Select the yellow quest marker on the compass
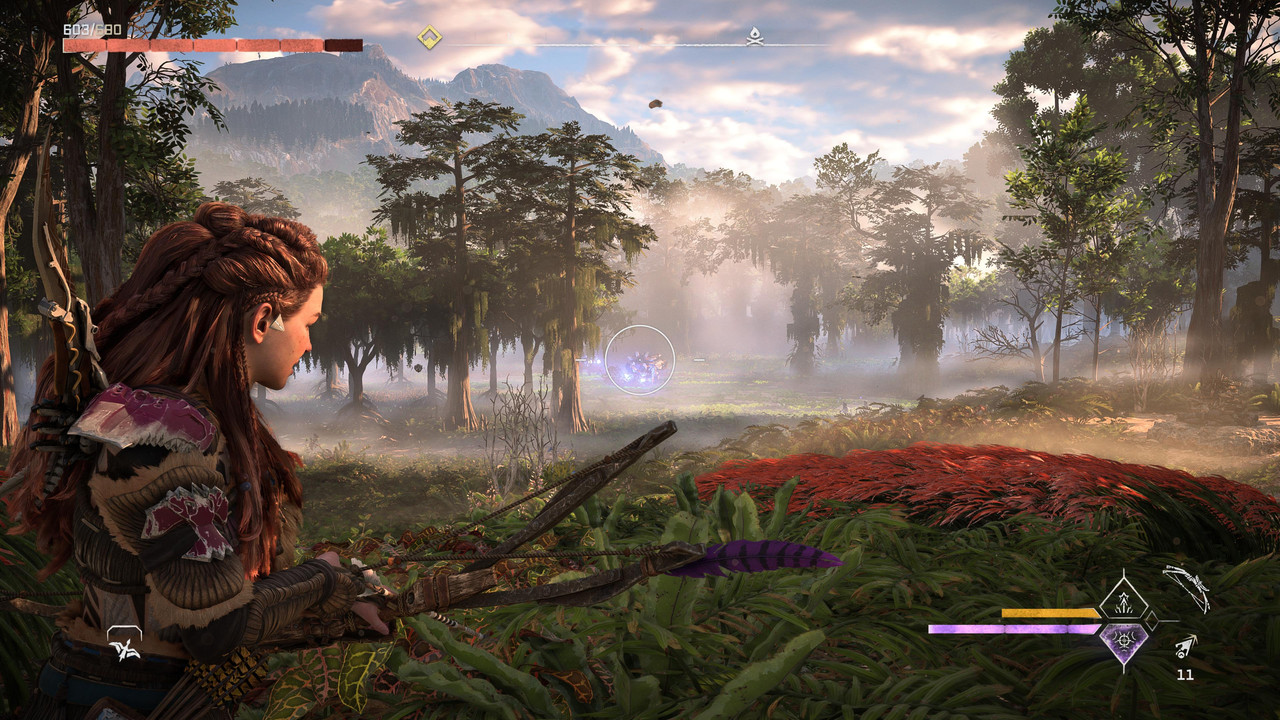The width and height of the screenshot is (1280, 720). pyautogui.click(x=429, y=38)
